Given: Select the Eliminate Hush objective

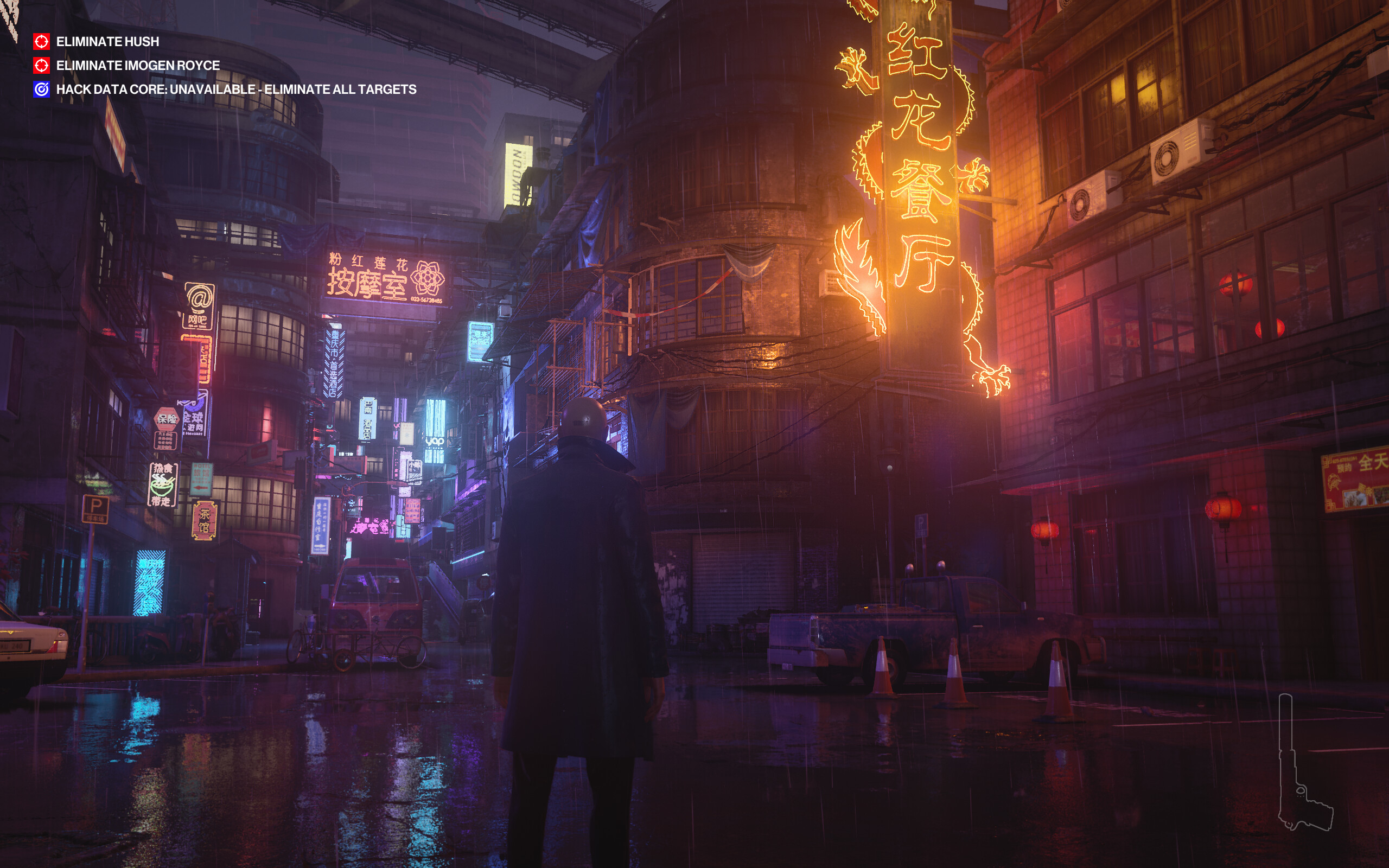Looking at the screenshot, I should 107,42.
